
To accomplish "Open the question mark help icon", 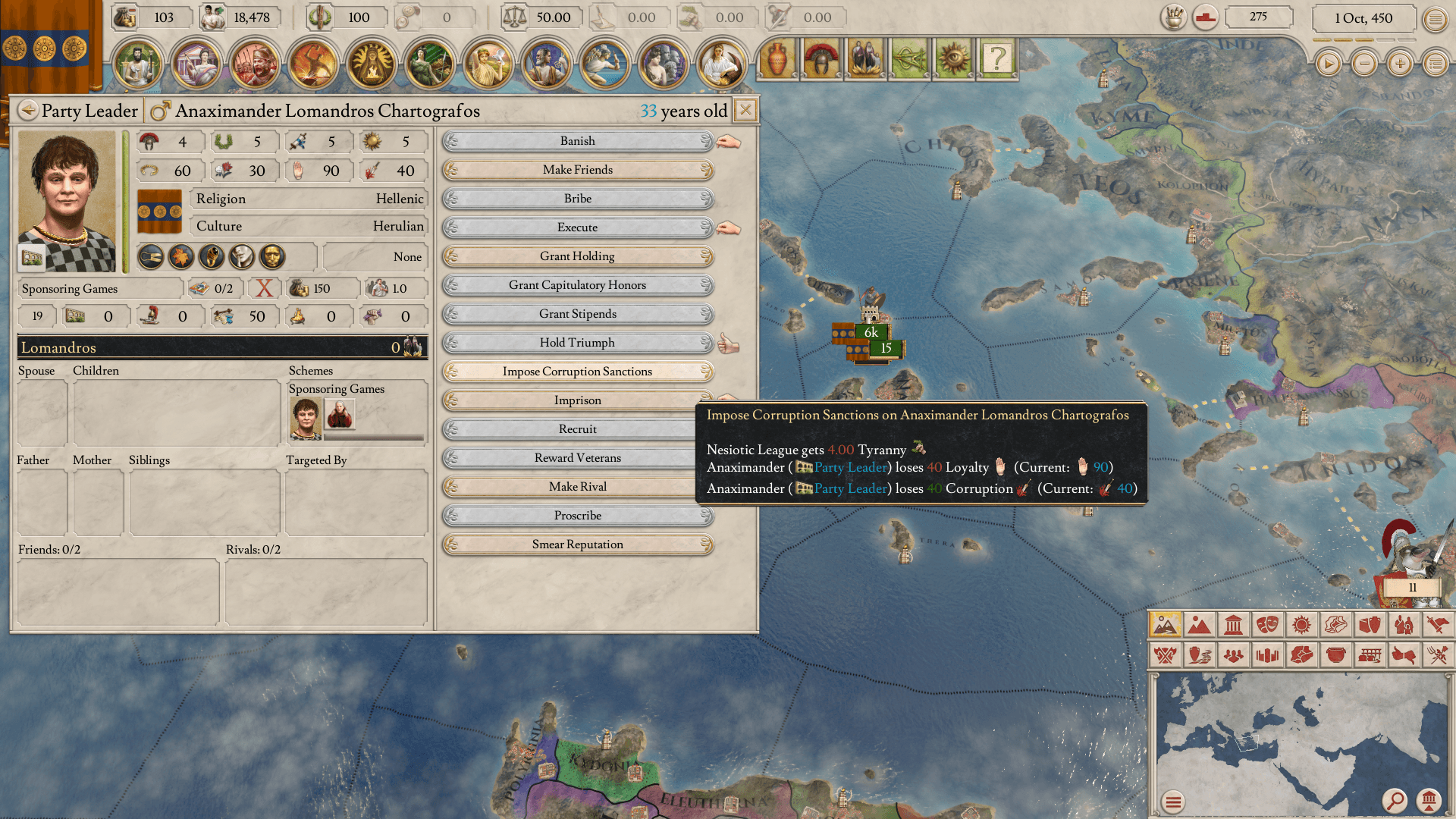I will (x=997, y=58).
